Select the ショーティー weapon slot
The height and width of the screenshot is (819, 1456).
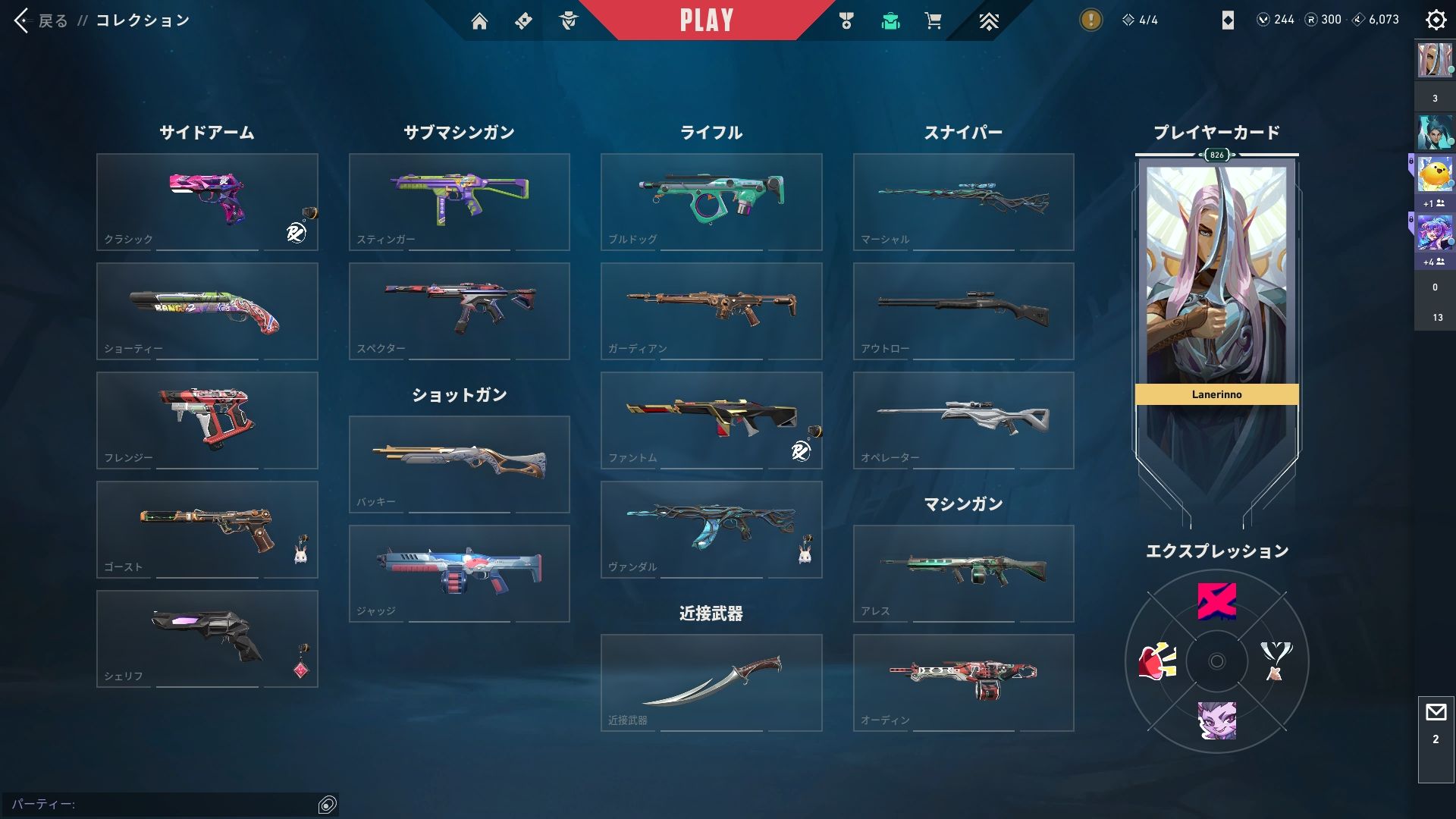click(x=207, y=311)
